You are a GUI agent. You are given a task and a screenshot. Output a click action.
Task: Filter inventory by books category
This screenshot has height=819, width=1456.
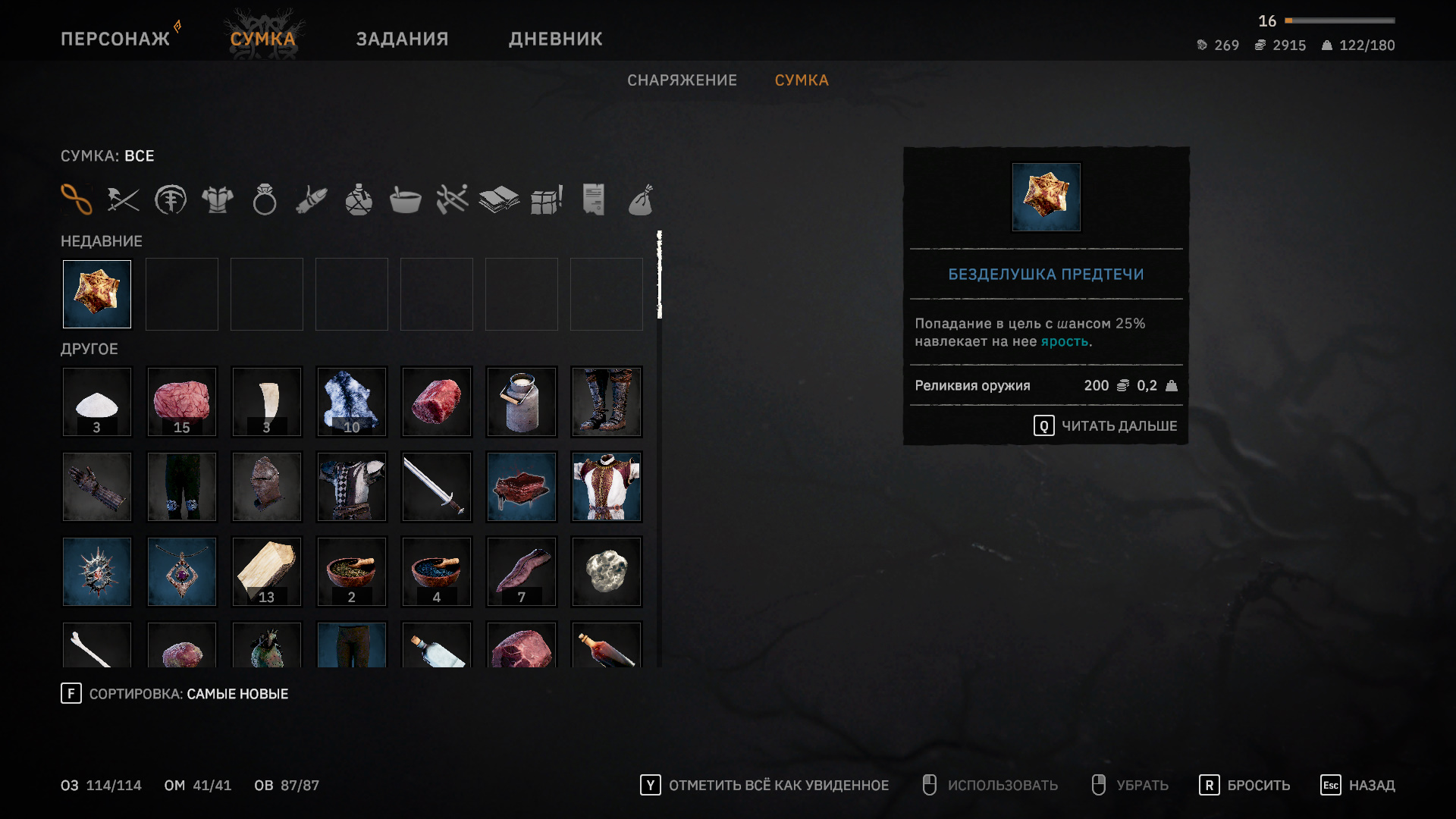[499, 200]
